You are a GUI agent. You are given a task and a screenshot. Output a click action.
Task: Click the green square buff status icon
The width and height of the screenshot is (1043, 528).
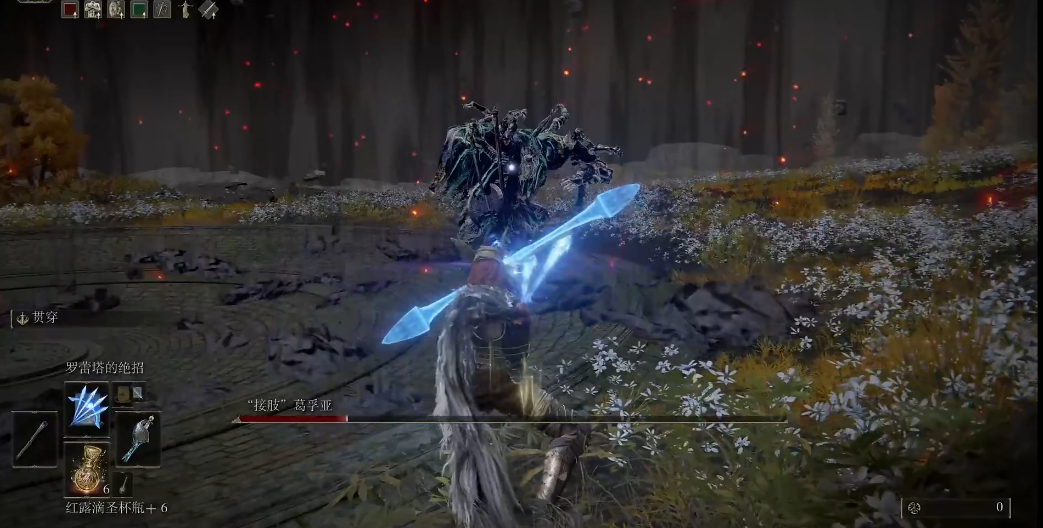[139, 10]
